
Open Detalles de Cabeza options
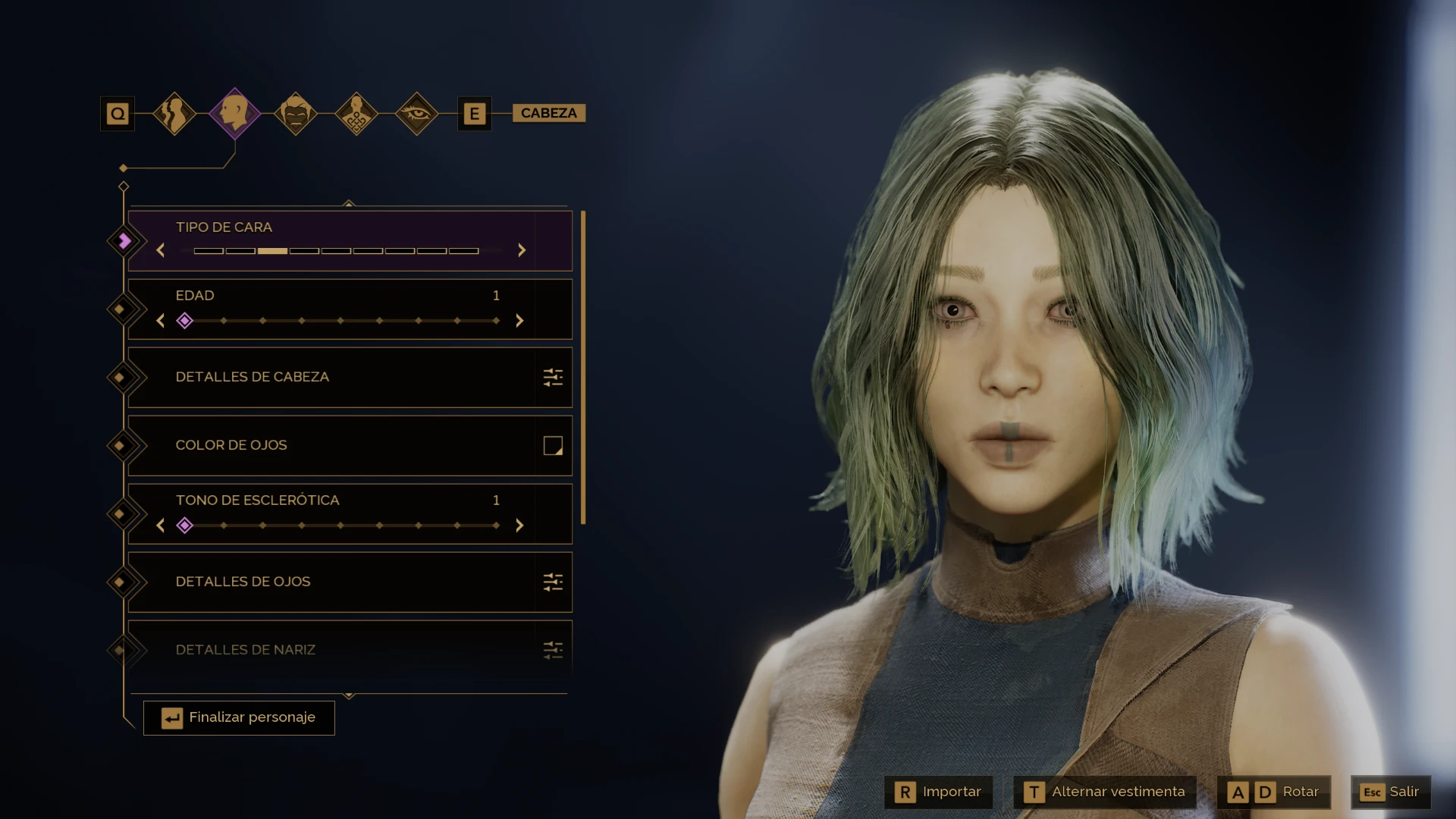[553, 377]
